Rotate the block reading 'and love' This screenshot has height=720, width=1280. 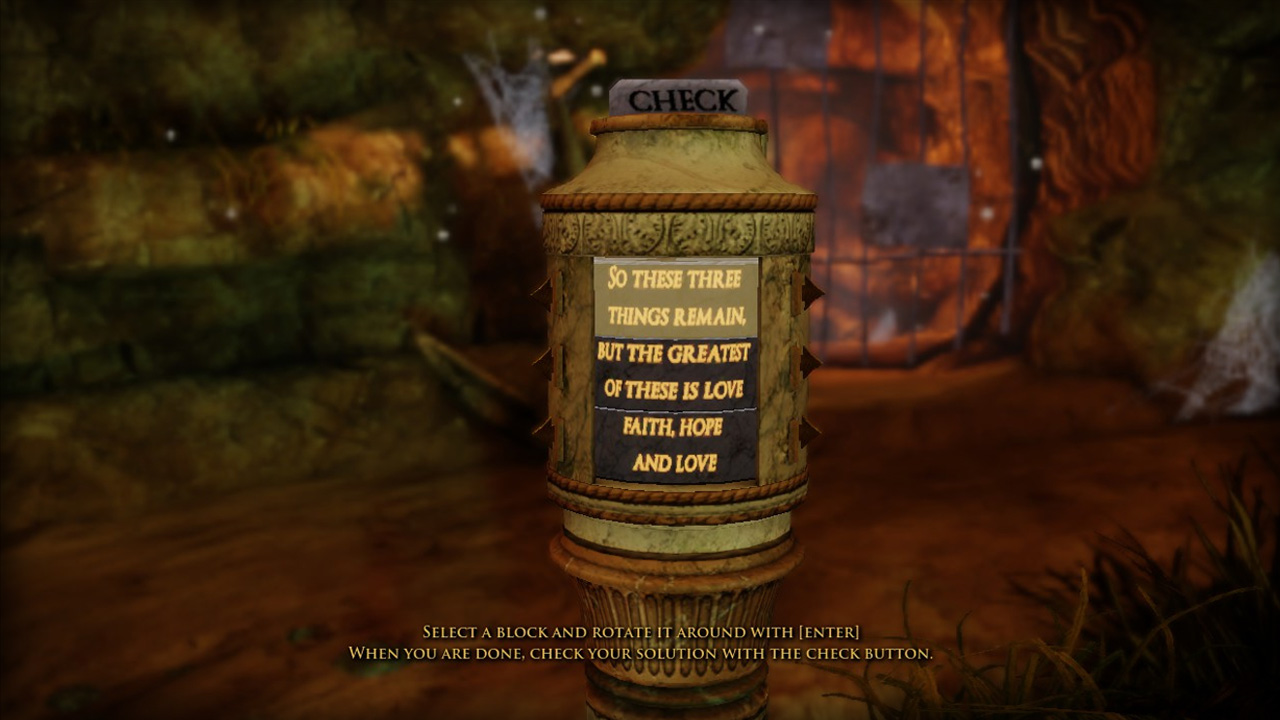click(678, 462)
